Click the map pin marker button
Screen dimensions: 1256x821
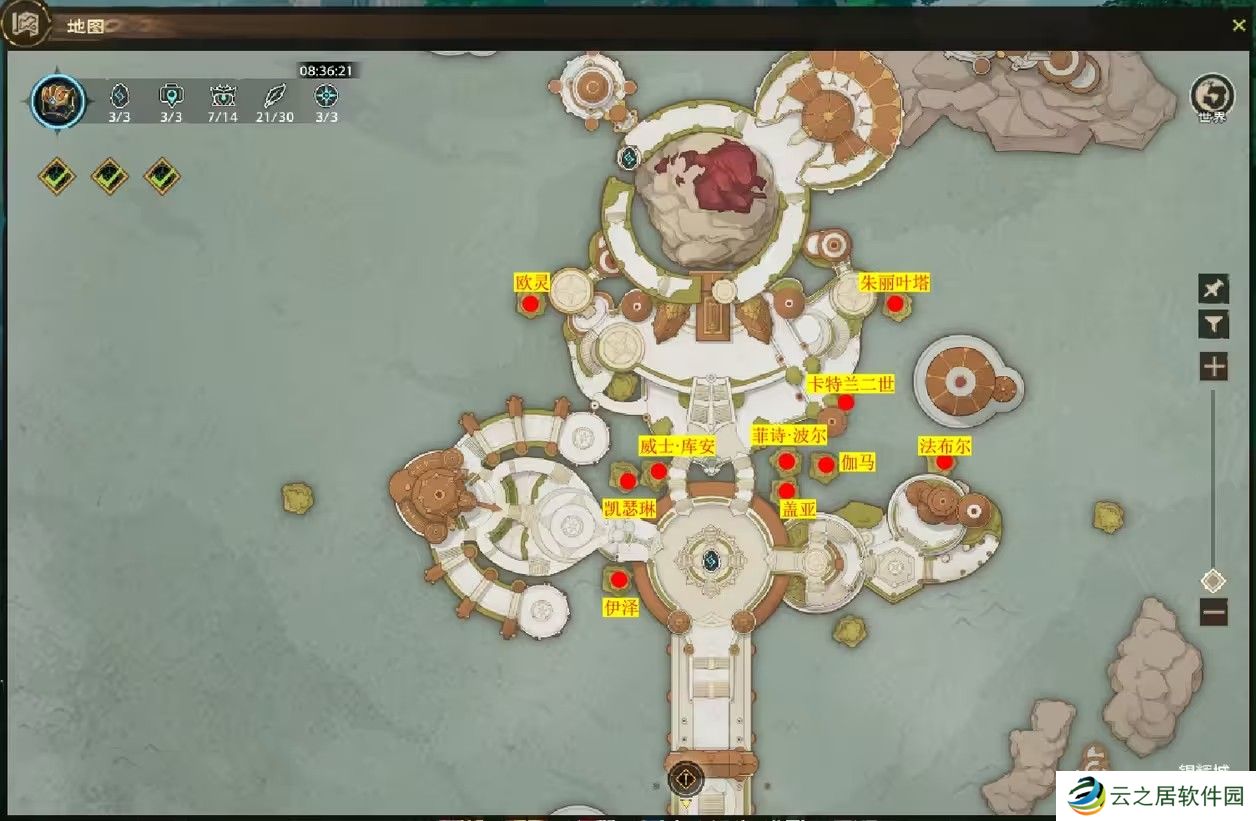(1213, 289)
